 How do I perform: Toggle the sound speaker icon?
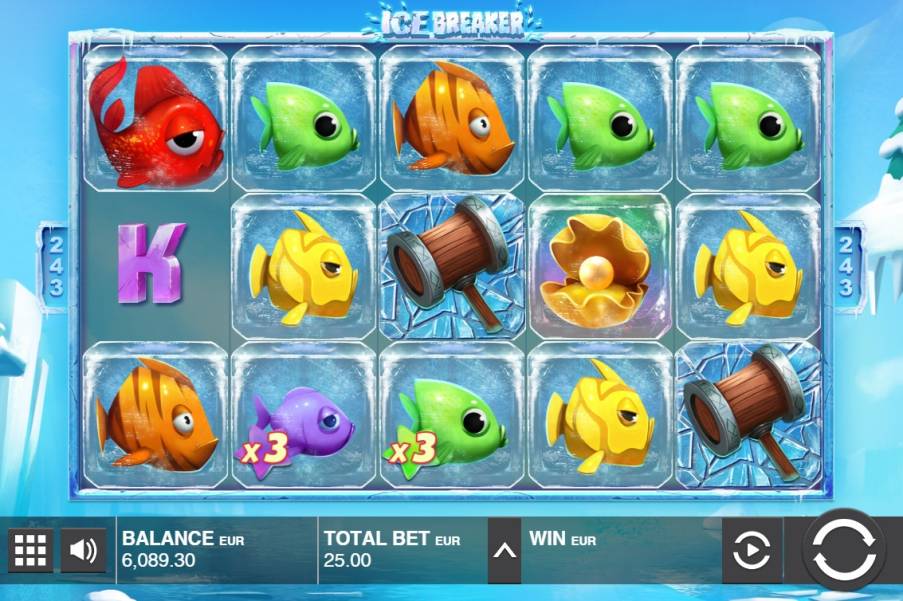pos(84,549)
